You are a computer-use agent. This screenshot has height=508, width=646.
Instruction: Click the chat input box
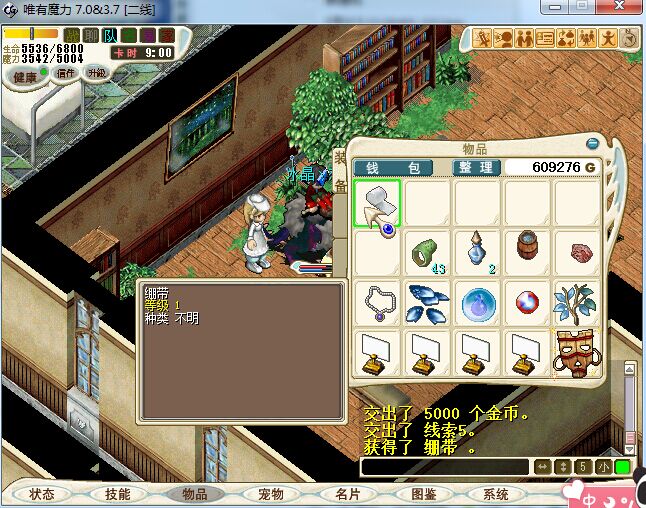(x=444, y=467)
